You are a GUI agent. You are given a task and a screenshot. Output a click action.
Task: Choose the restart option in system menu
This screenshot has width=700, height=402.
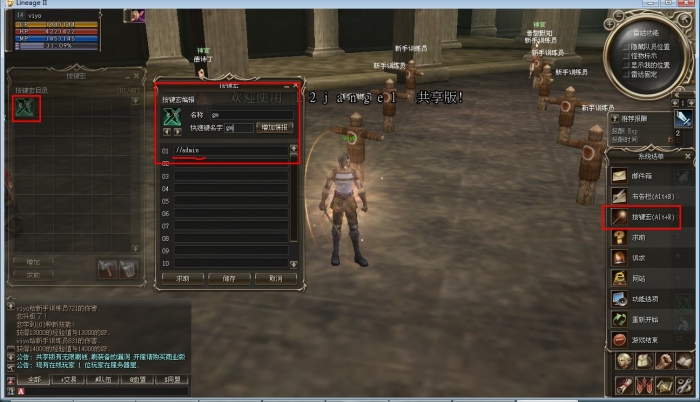pos(646,319)
